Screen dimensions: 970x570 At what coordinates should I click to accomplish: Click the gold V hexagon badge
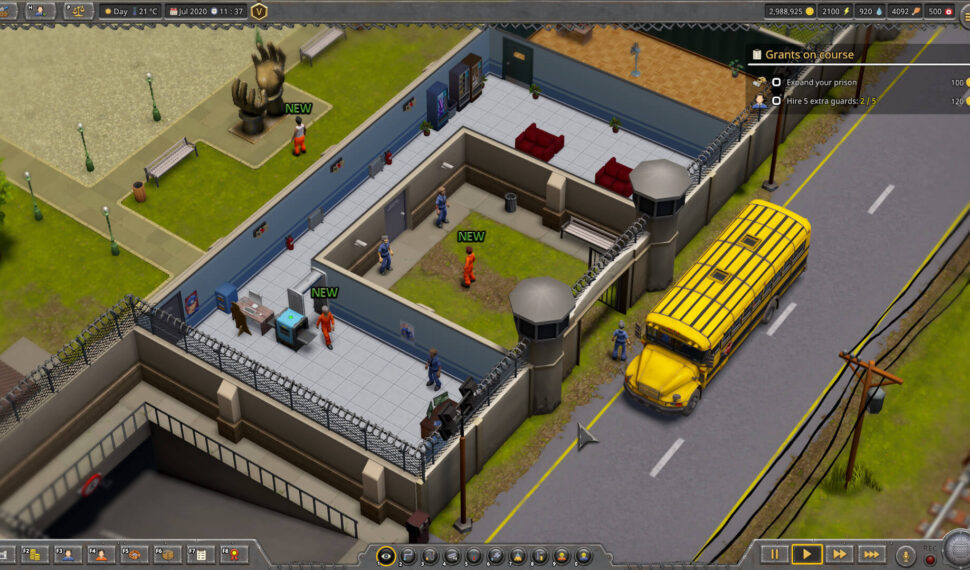click(x=260, y=11)
